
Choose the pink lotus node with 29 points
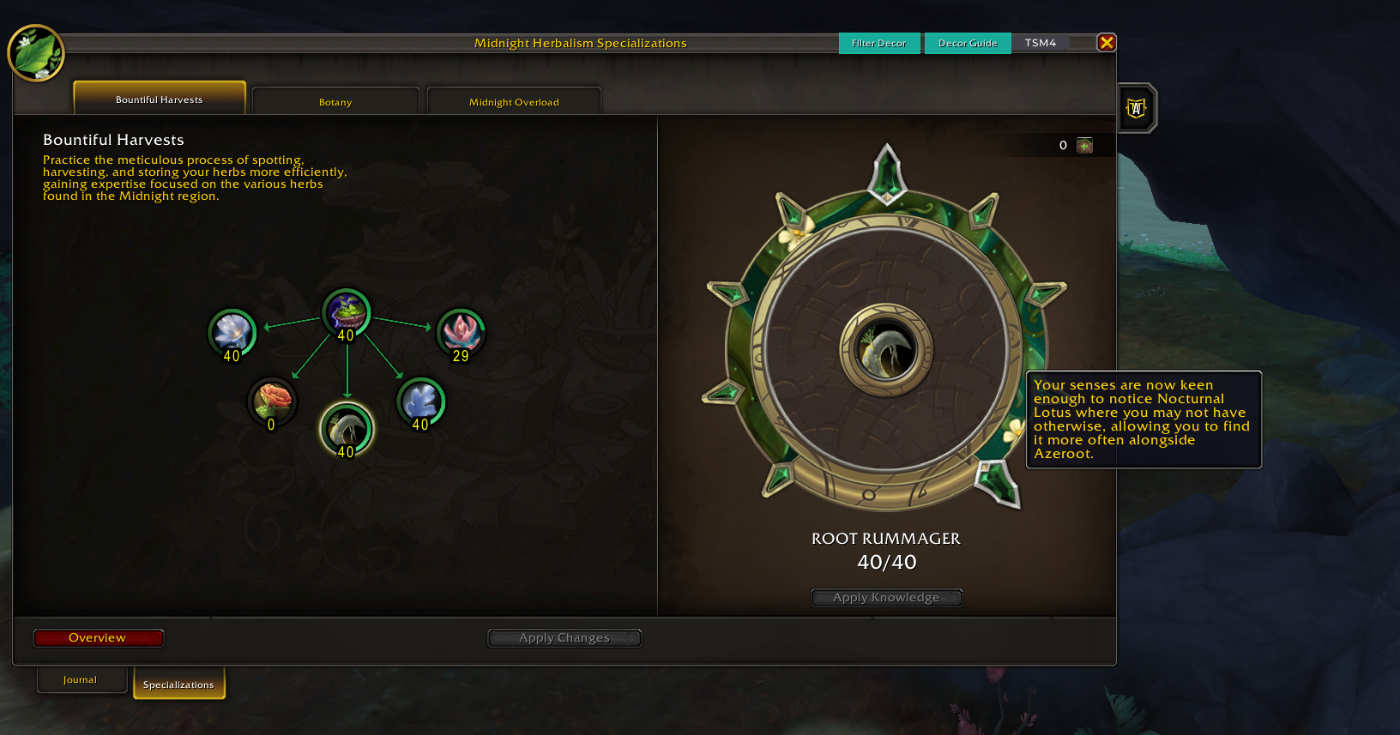tap(461, 332)
